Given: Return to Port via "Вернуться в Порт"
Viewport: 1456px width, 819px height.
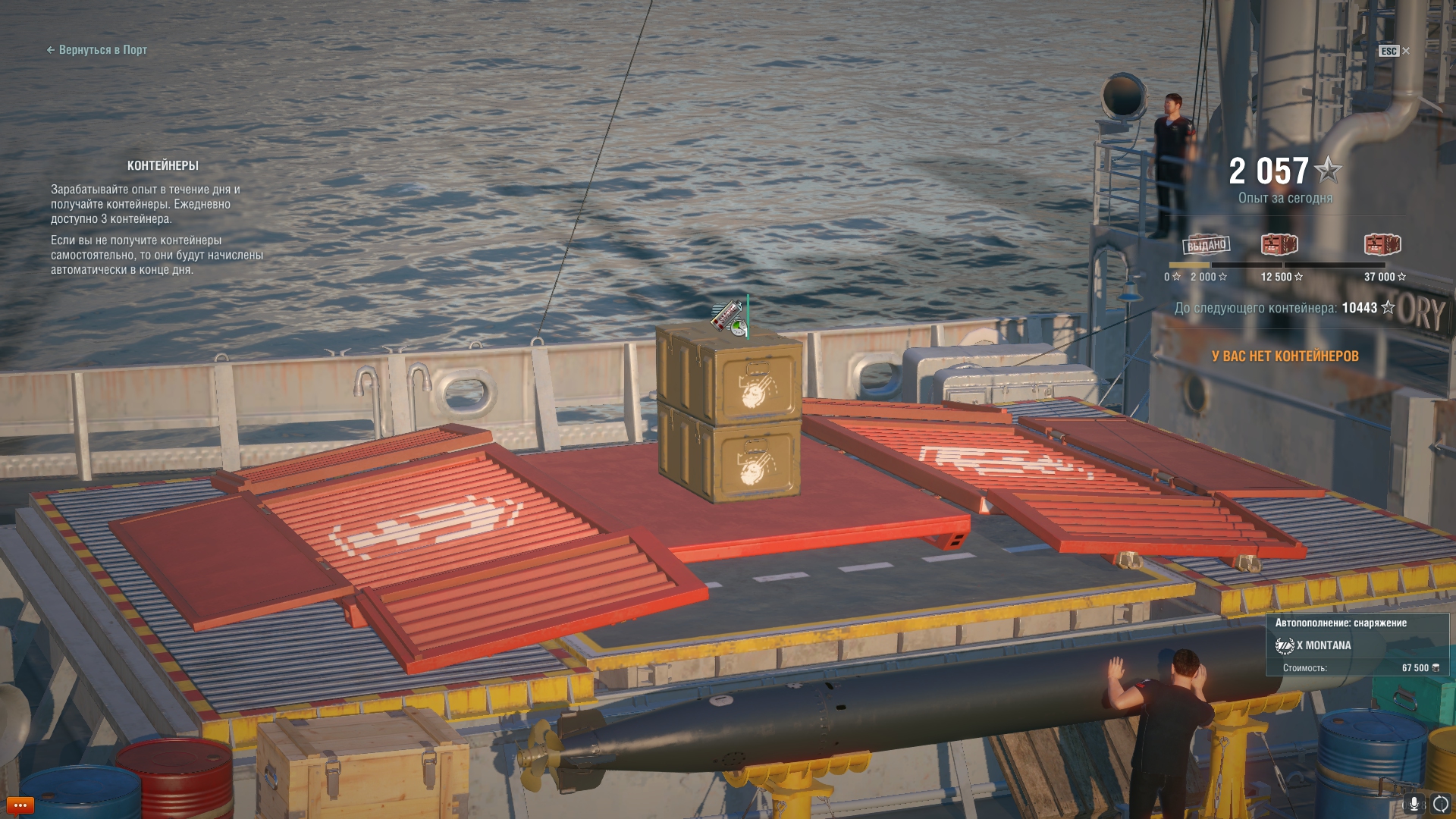Looking at the screenshot, I should coord(97,50).
